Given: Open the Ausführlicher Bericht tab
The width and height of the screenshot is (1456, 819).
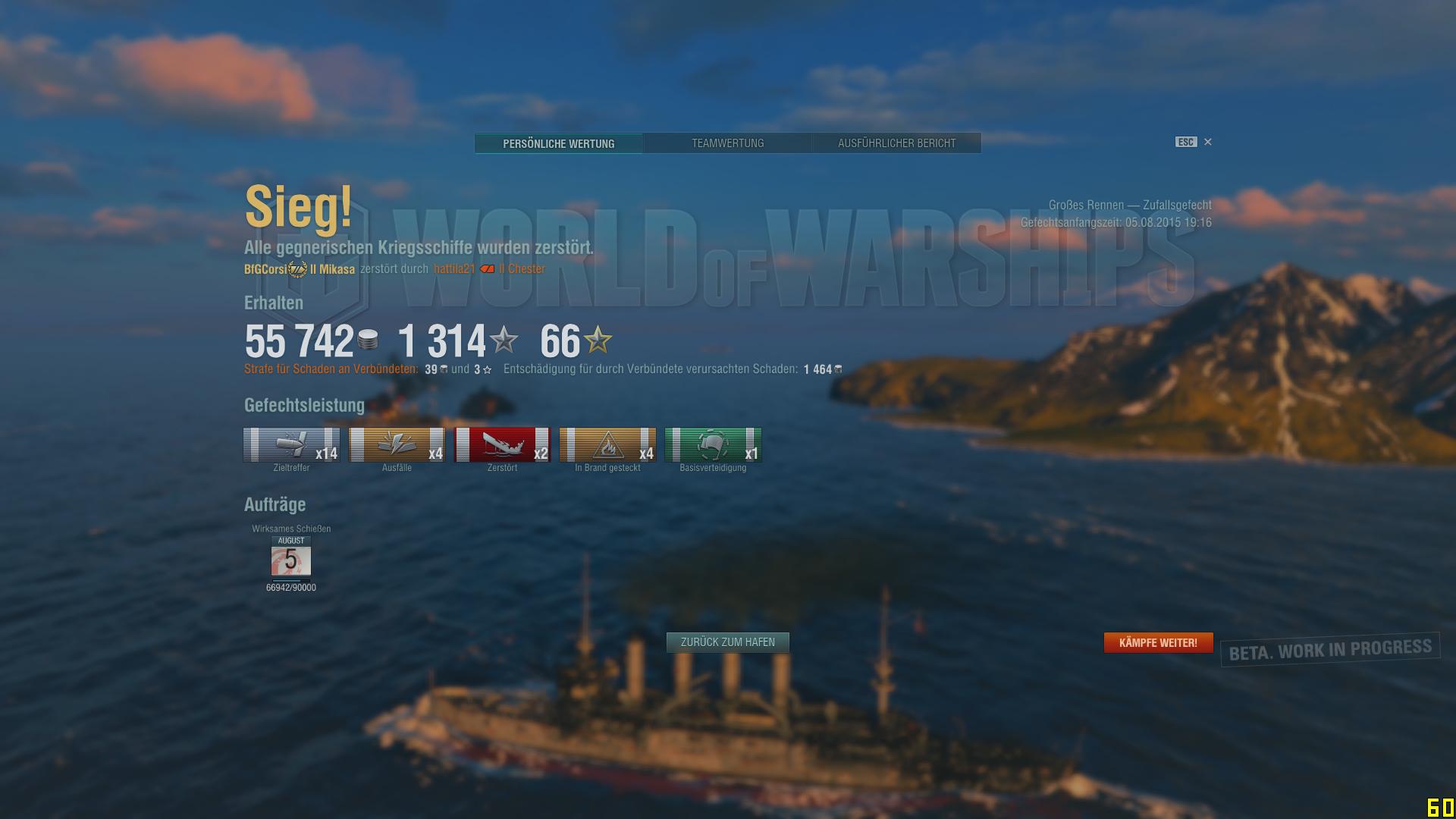Looking at the screenshot, I should click(896, 143).
